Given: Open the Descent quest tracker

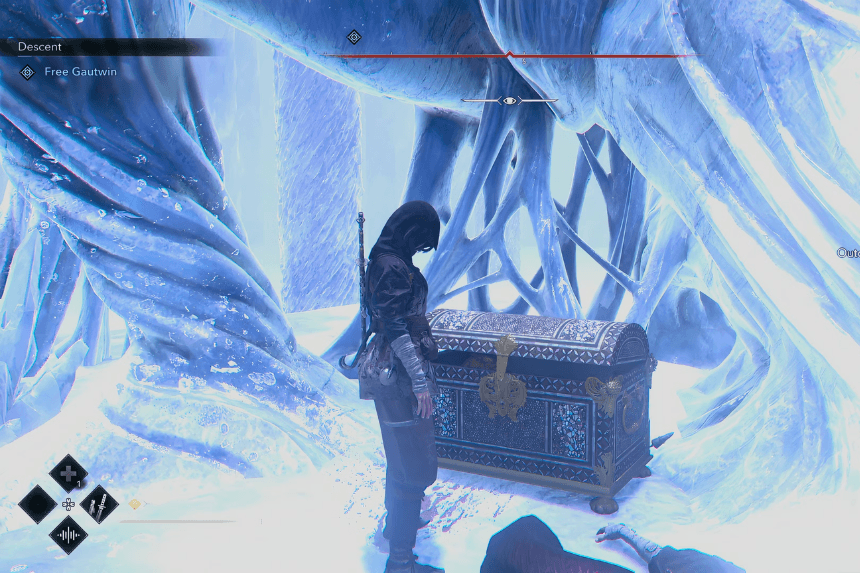Looking at the screenshot, I should [x=40, y=47].
